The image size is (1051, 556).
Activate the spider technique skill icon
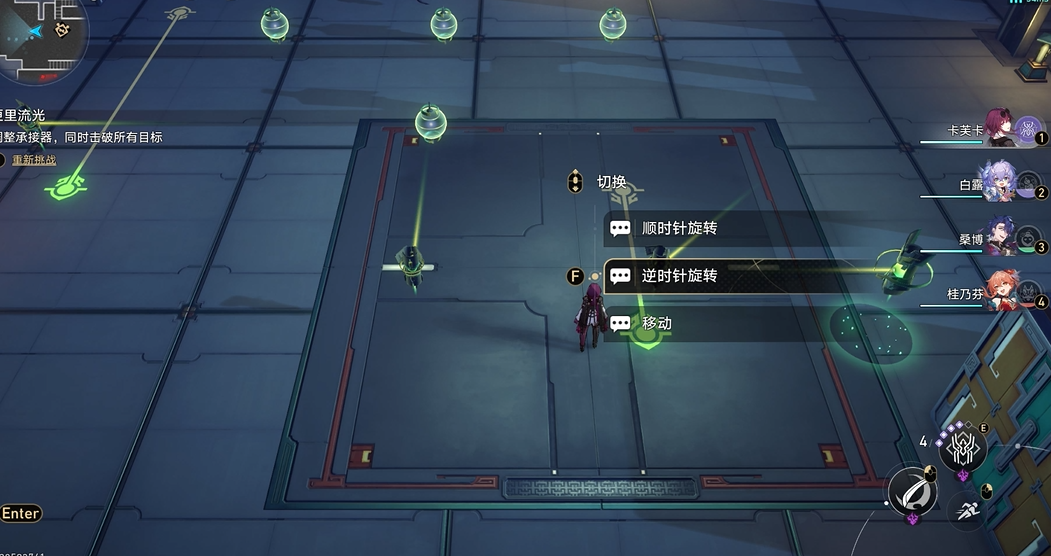click(x=962, y=447)
